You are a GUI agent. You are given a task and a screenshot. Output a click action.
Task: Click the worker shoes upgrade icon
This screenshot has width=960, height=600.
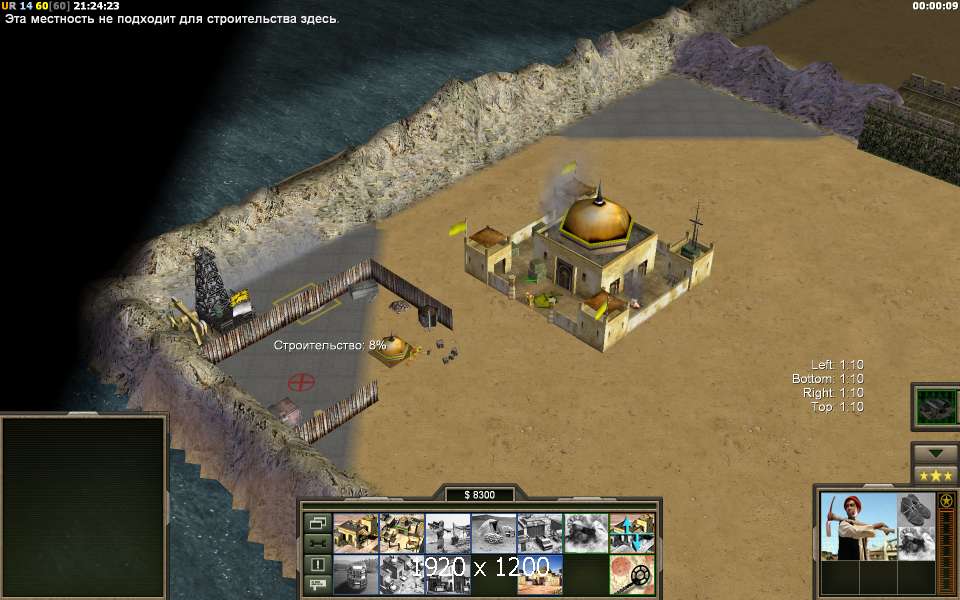[x=915, y=508]
